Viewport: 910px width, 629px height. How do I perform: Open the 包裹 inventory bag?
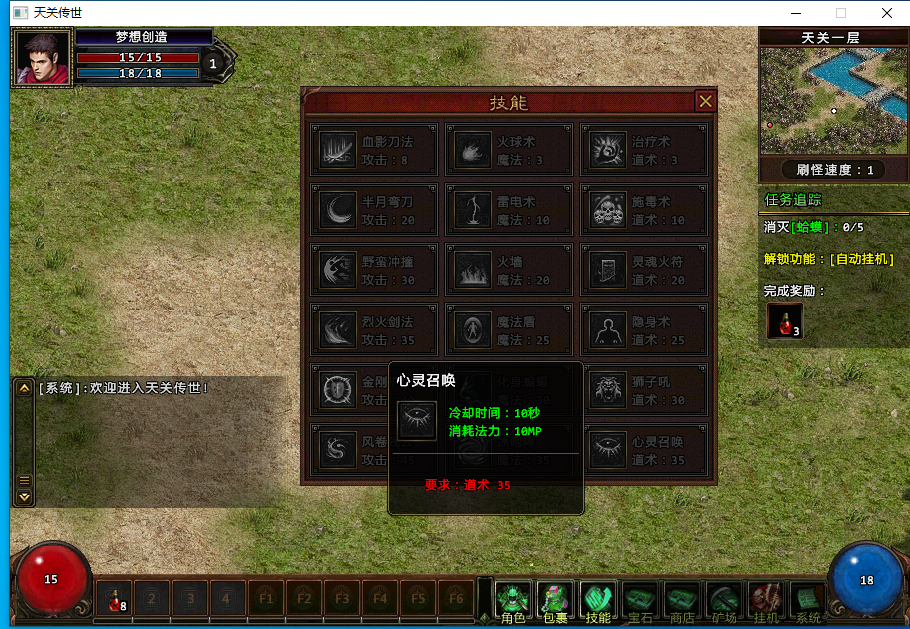tap(555, 601)
